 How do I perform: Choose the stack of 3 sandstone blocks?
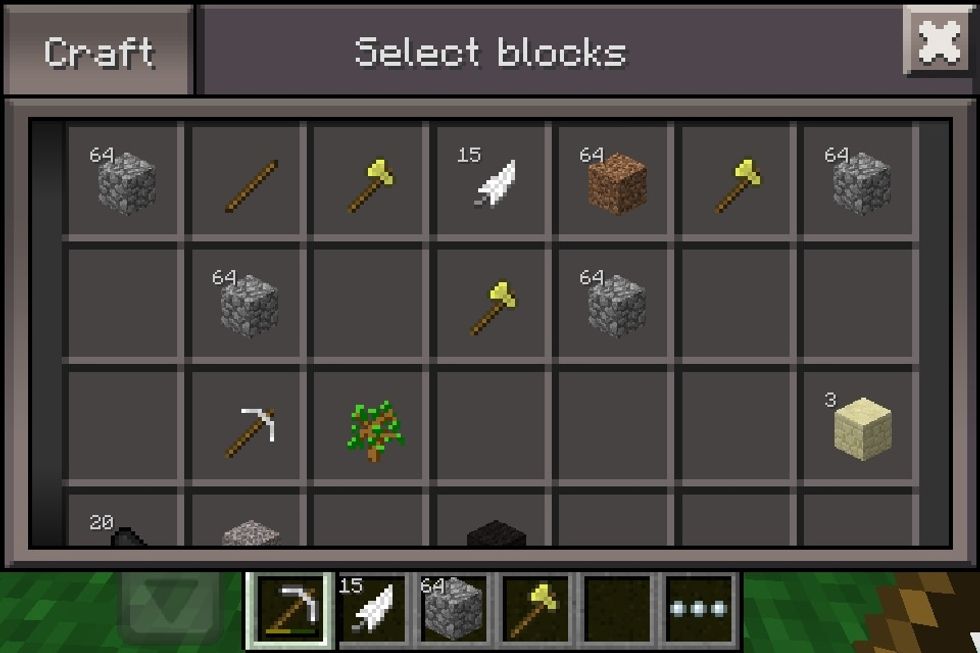point(861,426)
